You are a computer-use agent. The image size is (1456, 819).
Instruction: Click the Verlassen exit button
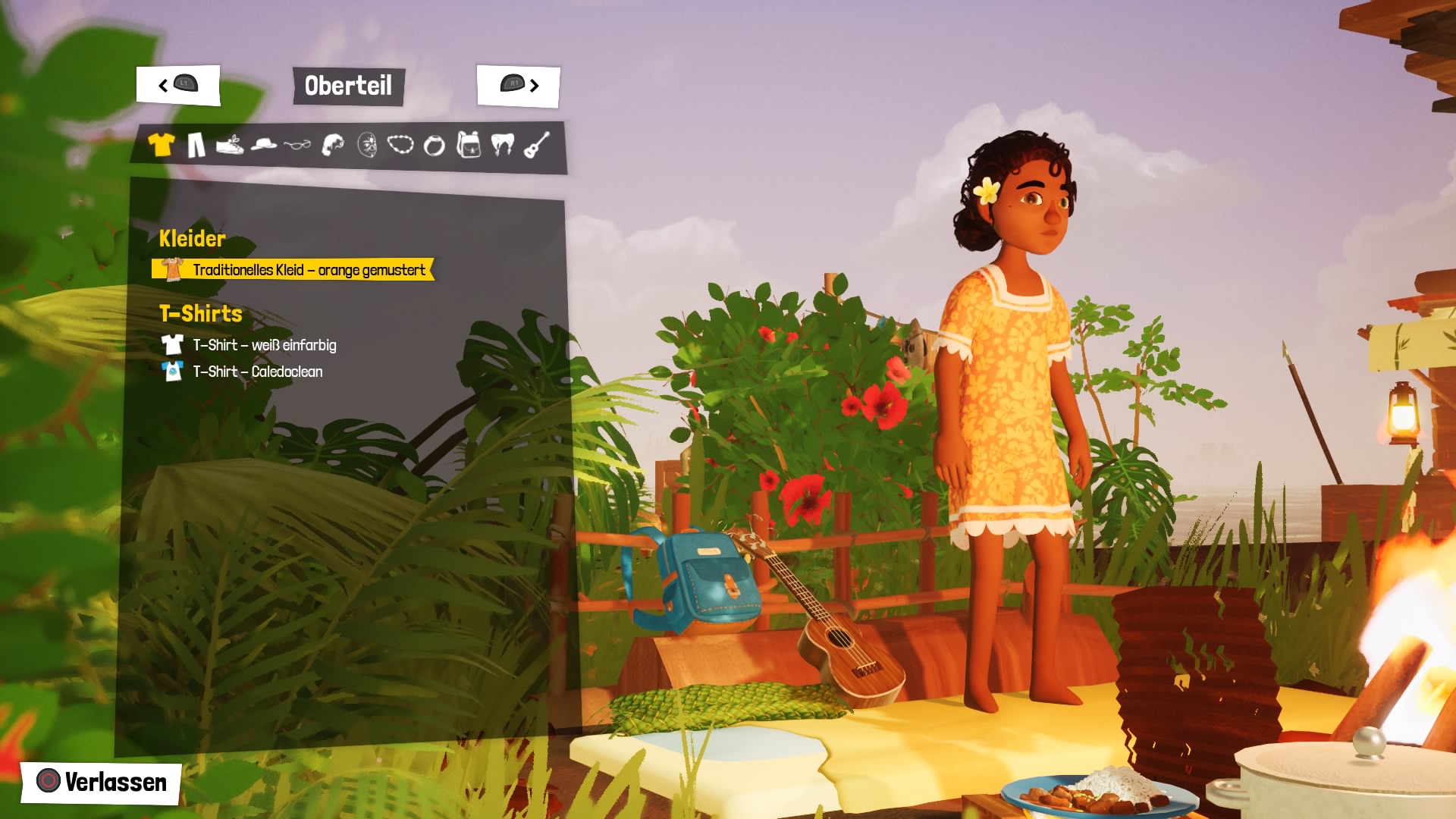tap(102, 782)
